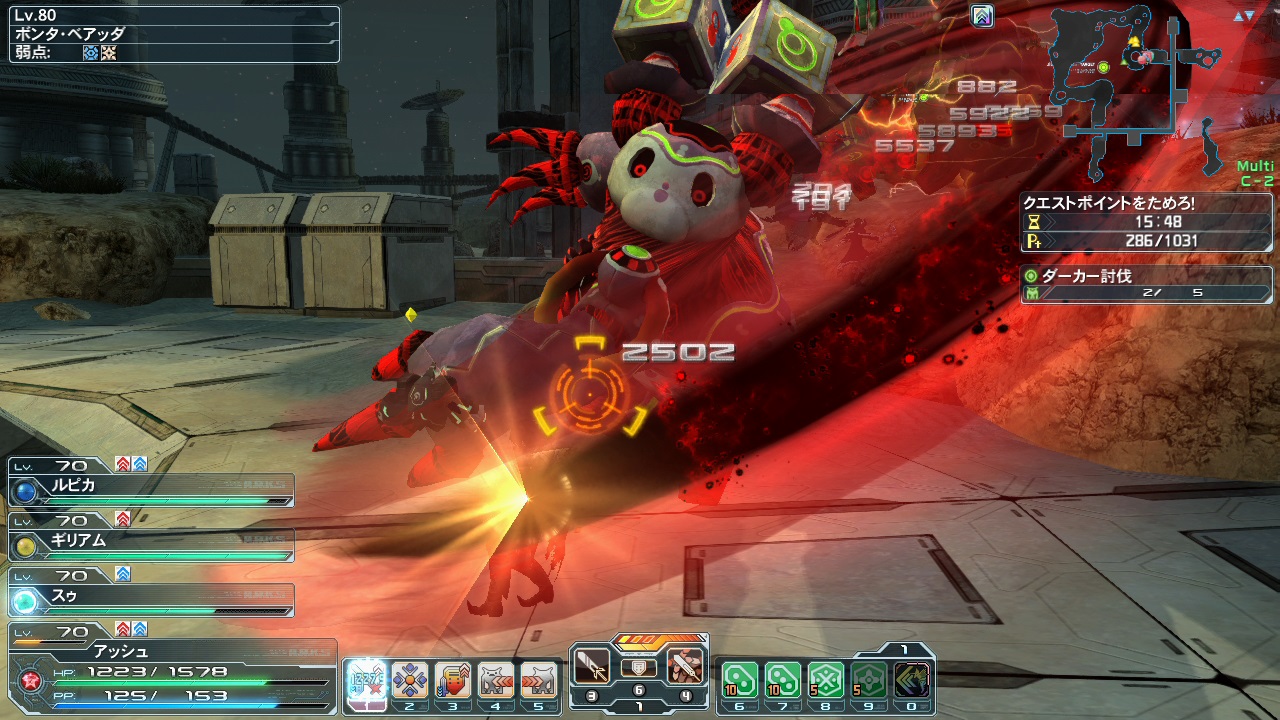Select the blade photon art on the right
The height and width of the screenshot is (720, 1280).
[x=686, y=665]
